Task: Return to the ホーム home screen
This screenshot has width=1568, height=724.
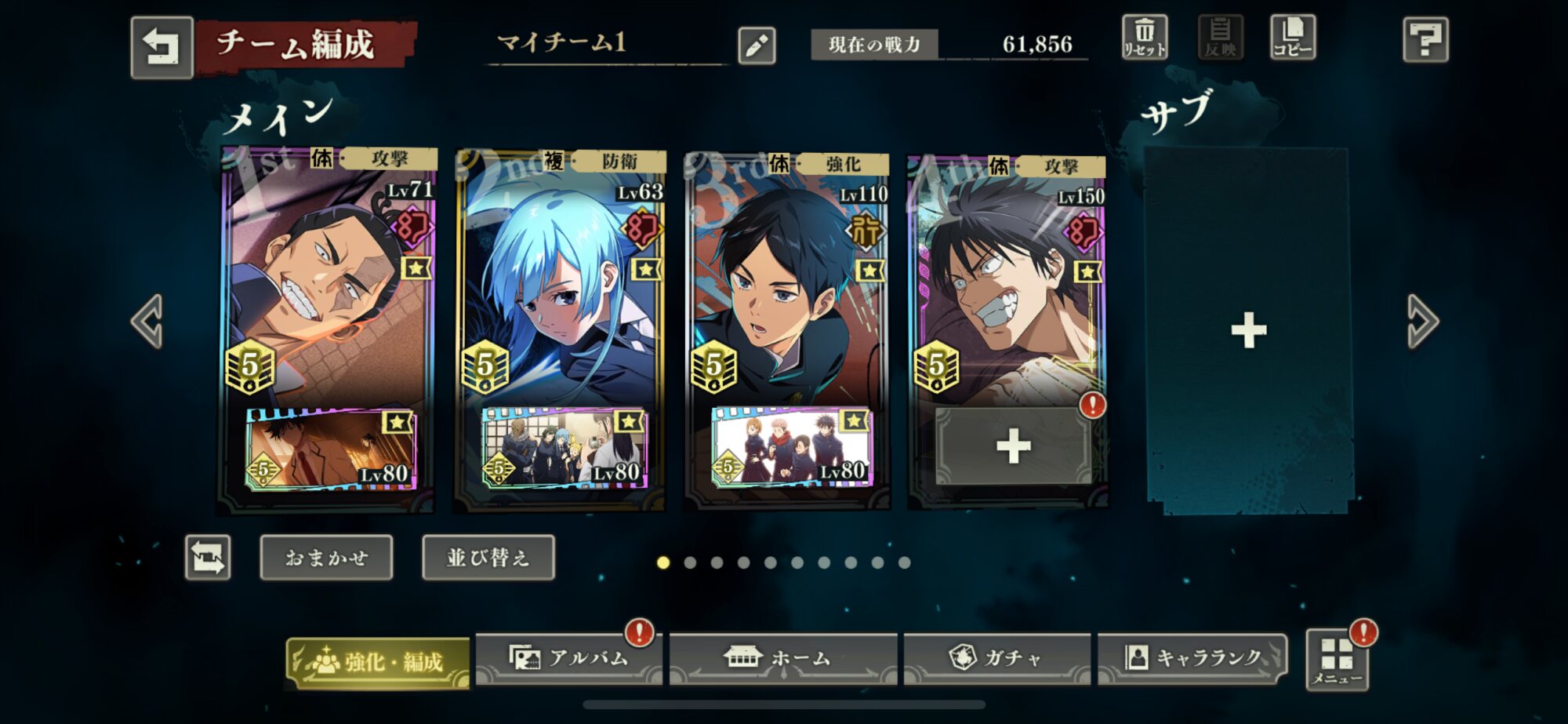Action: coord(782,658)
